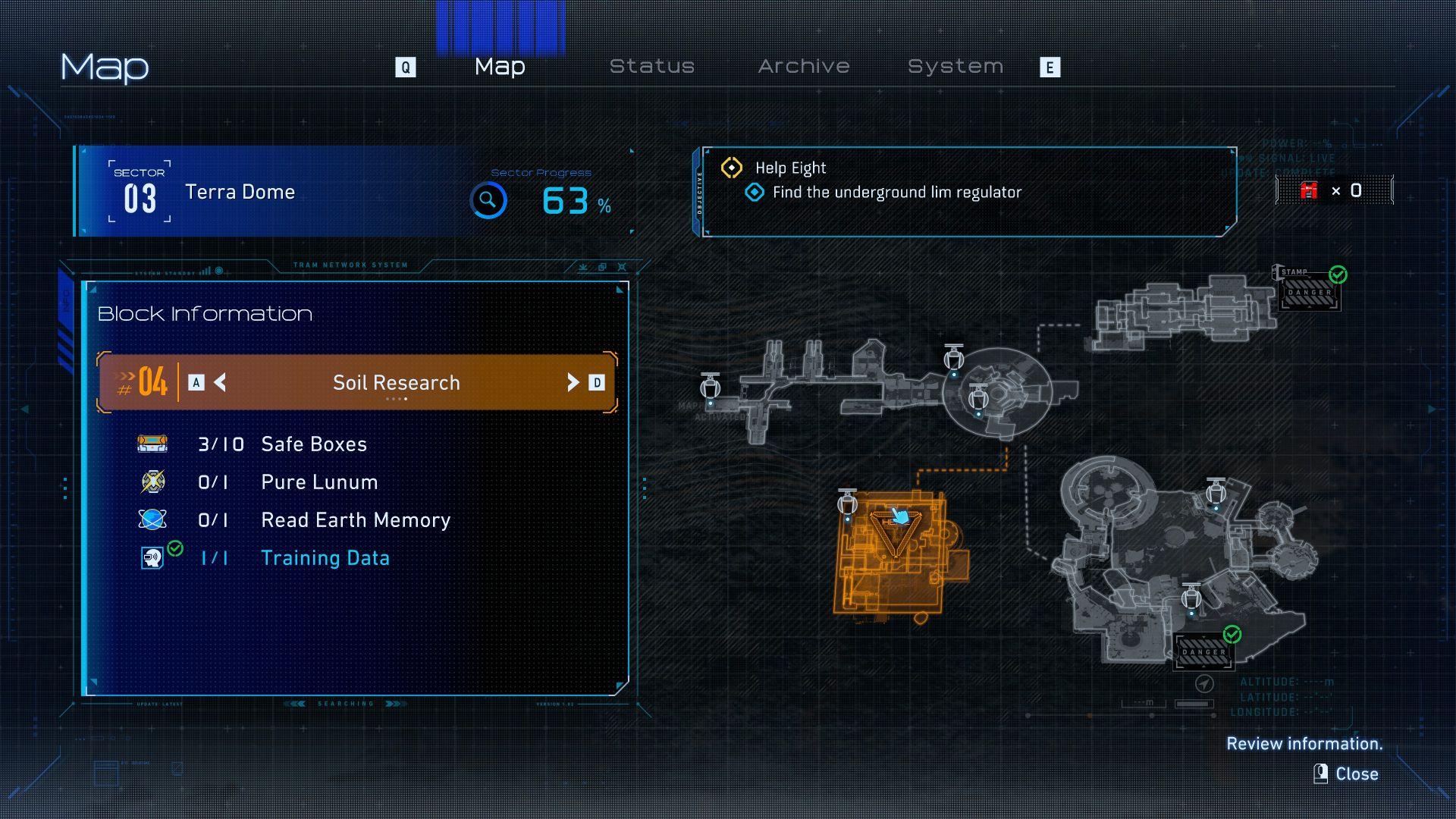
Task: Advance to next block with right arrow
Action: pos(573,382)
